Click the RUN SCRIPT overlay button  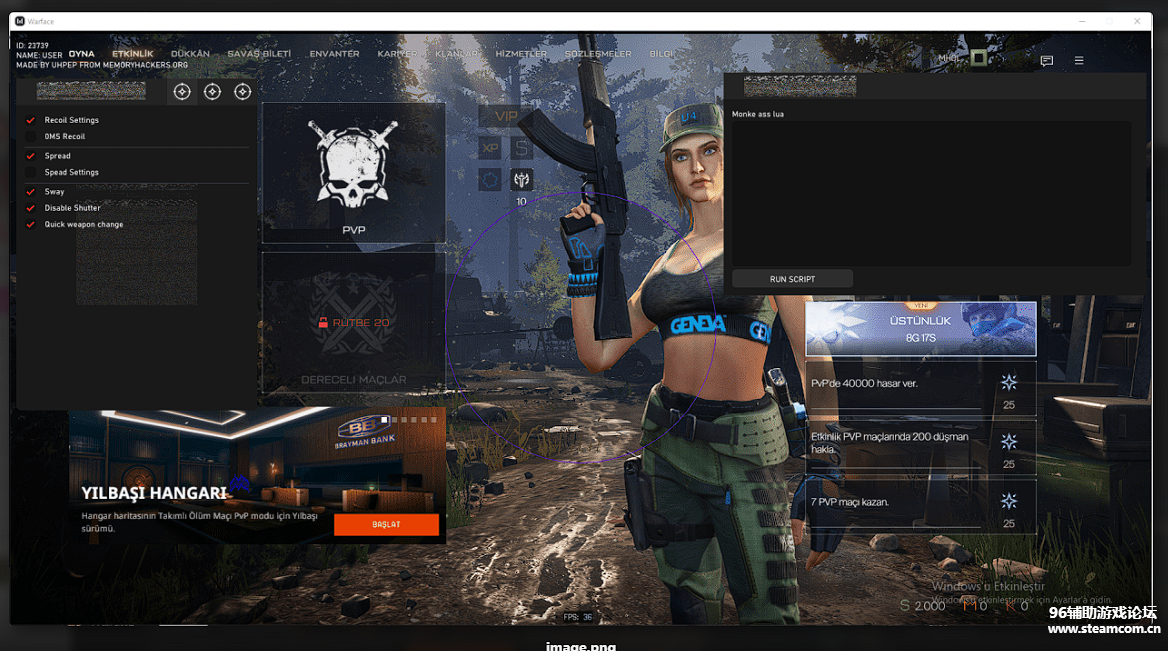792,279
